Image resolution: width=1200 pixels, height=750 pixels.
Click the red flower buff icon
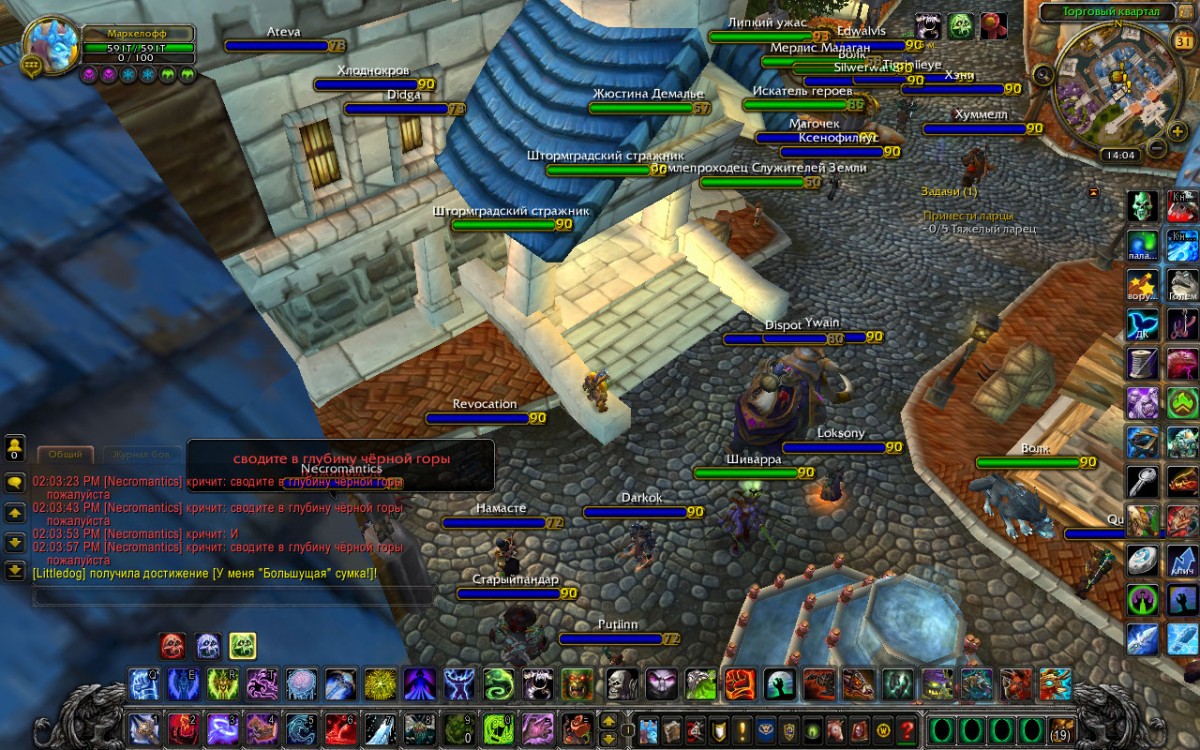(x=993, y=25)
